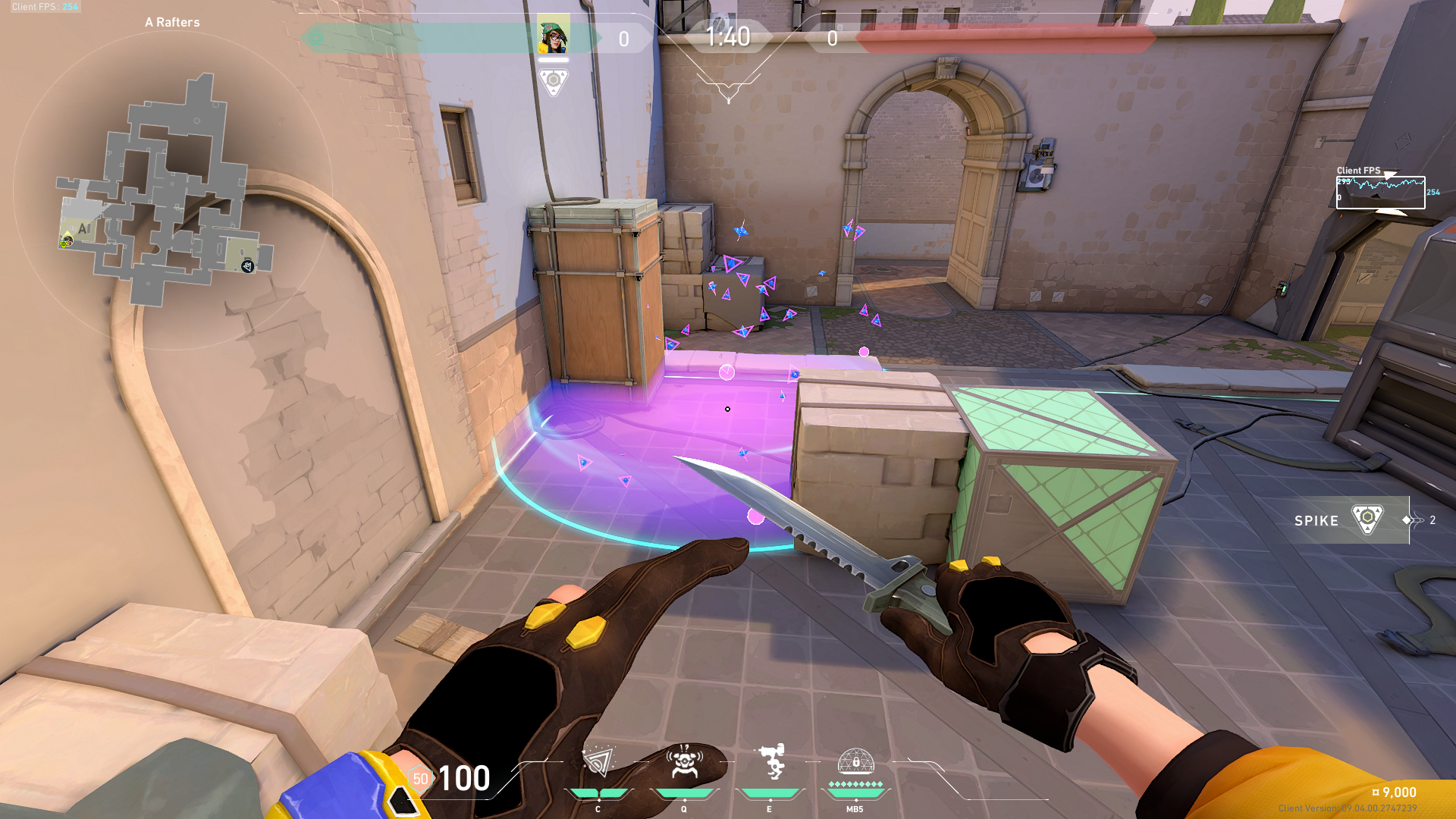
Task: Click the spike icon under the agent portrait
Action: pos(554,78)
